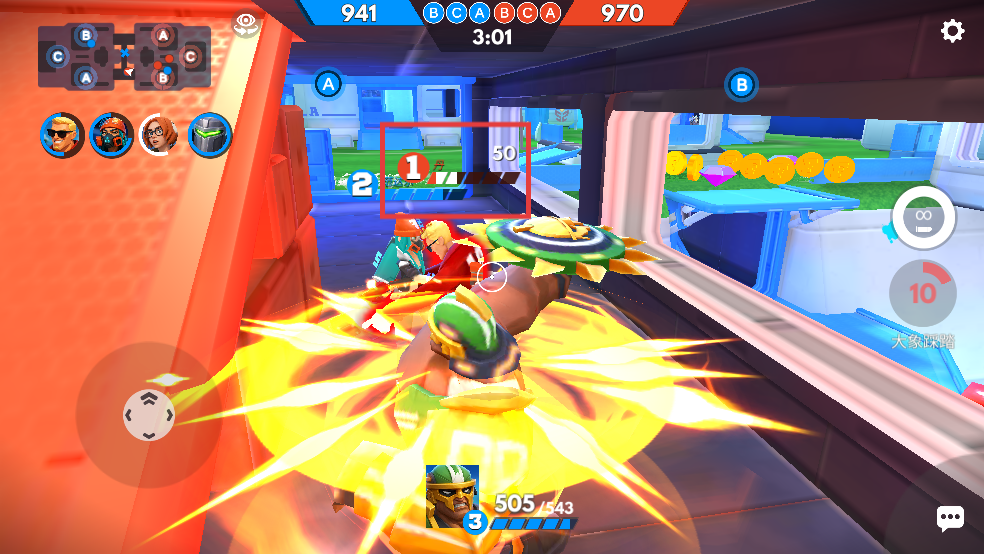
Task: Open the arena minimap
Action: click(x=124, y=58)
